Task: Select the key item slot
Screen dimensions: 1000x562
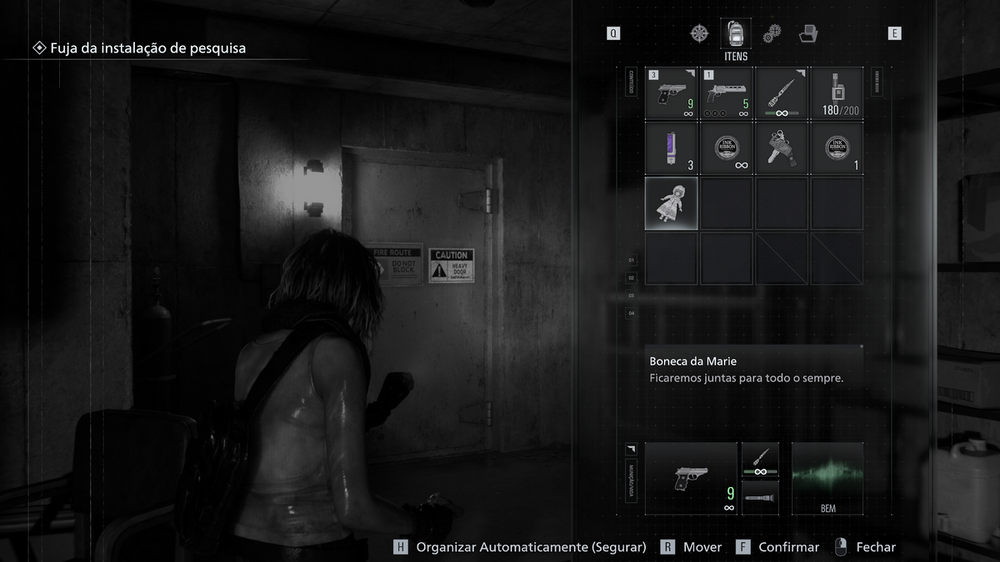Action: point(781,148)
